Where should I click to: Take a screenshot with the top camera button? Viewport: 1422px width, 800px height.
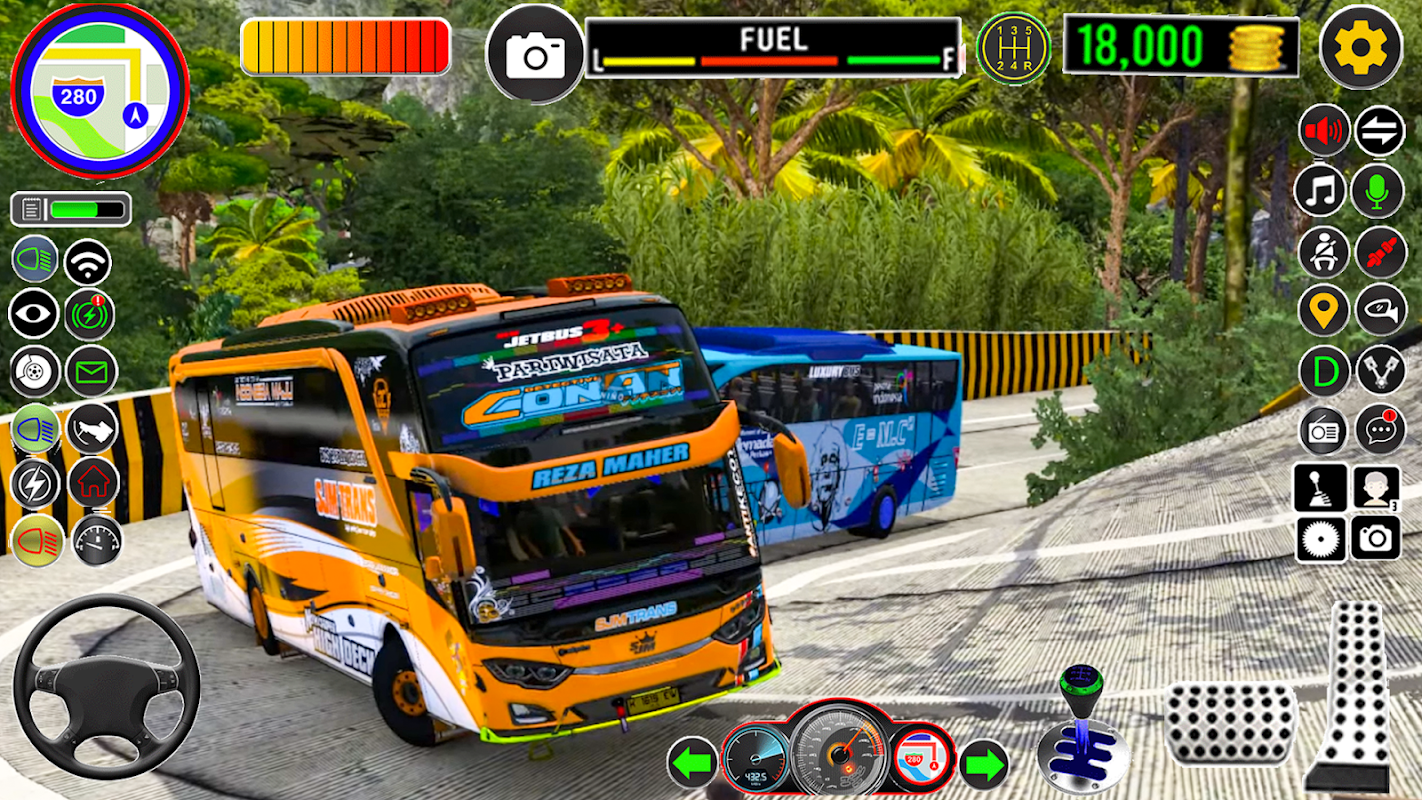pos(535,55)
